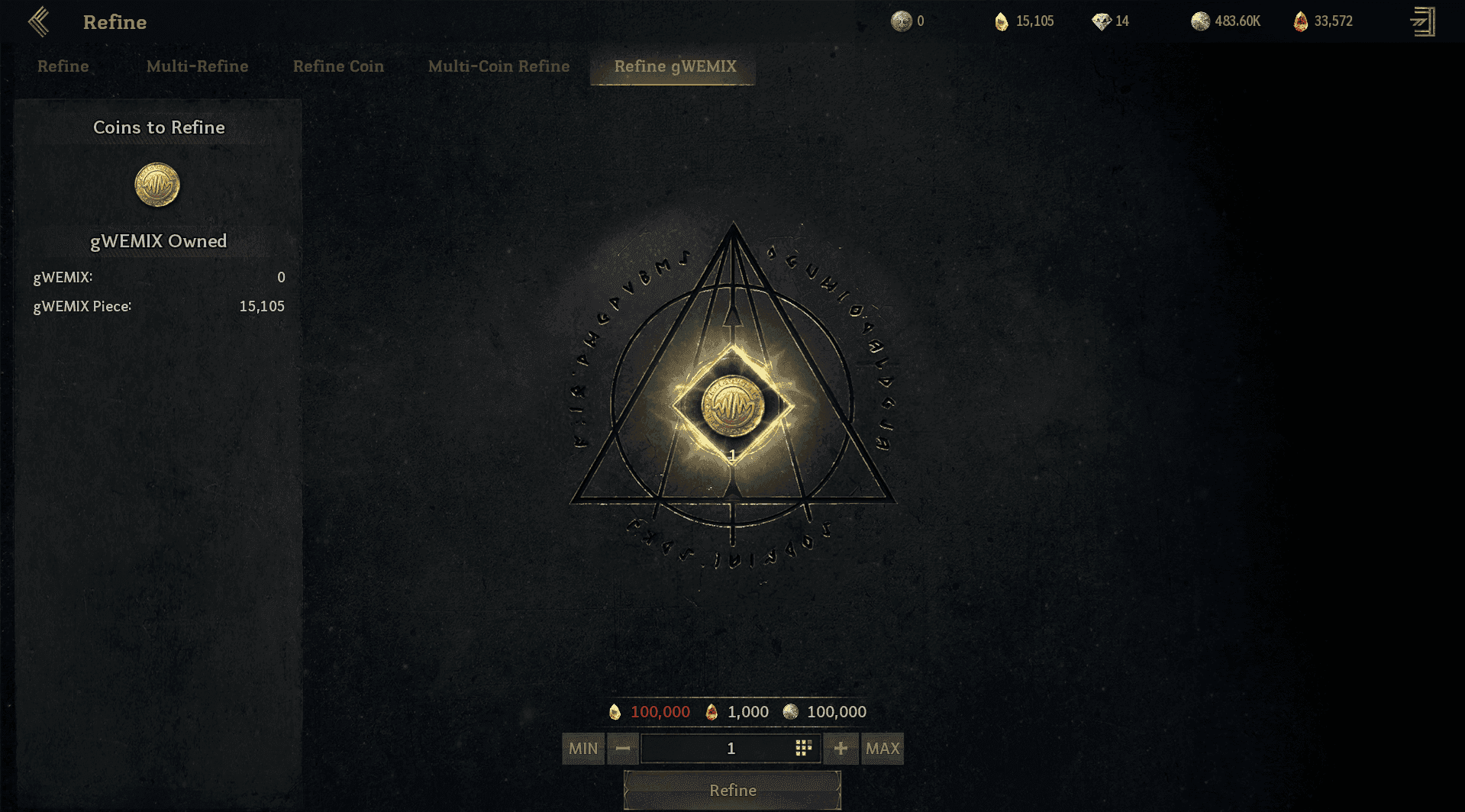The image size is (1465, 812).
Task: Select the Refine Coin tab
Action: pyautogui.click(x=338, y=66)
